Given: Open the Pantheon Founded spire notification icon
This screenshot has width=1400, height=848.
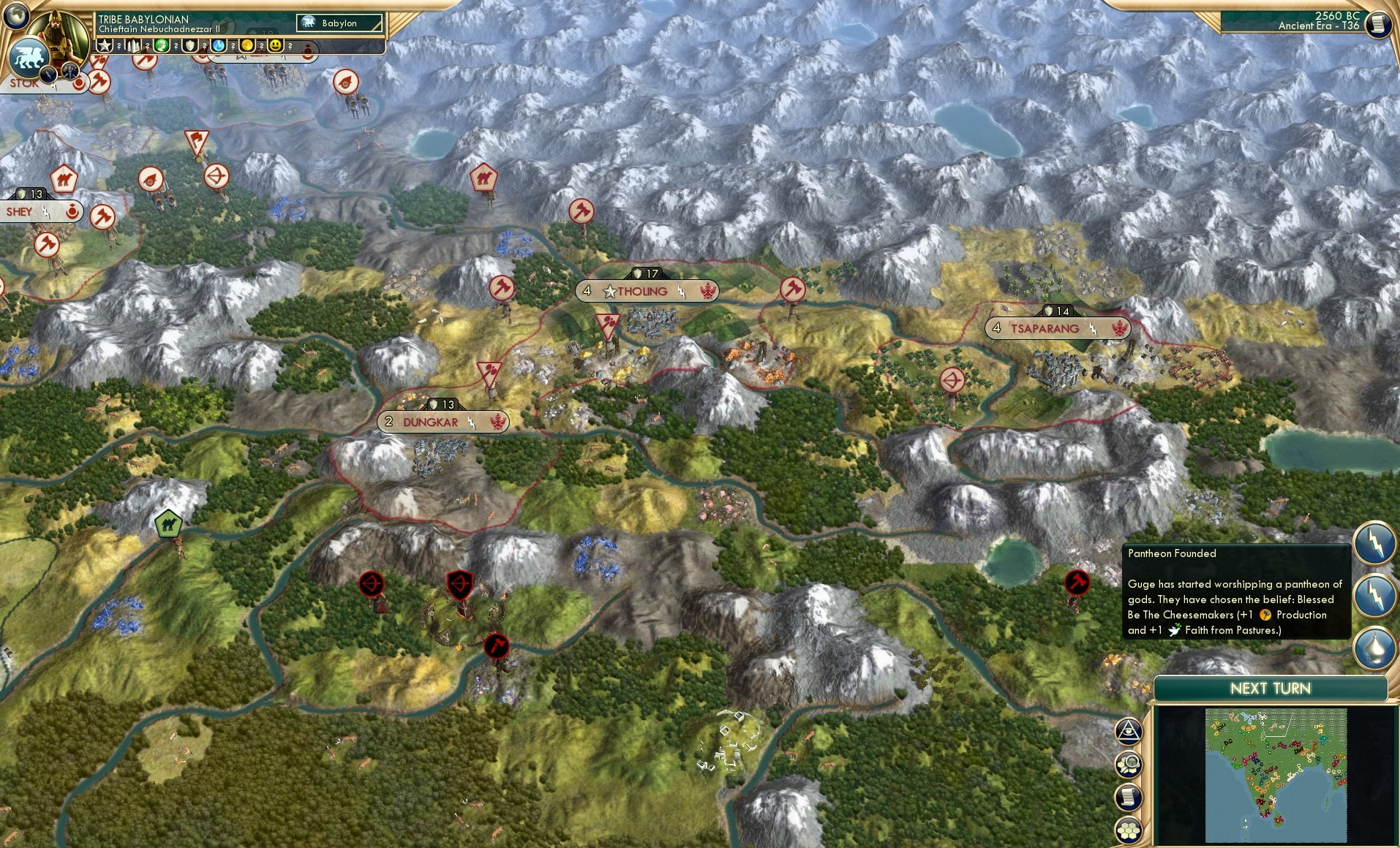Looking at the screenshot, I should (1374, 644).
